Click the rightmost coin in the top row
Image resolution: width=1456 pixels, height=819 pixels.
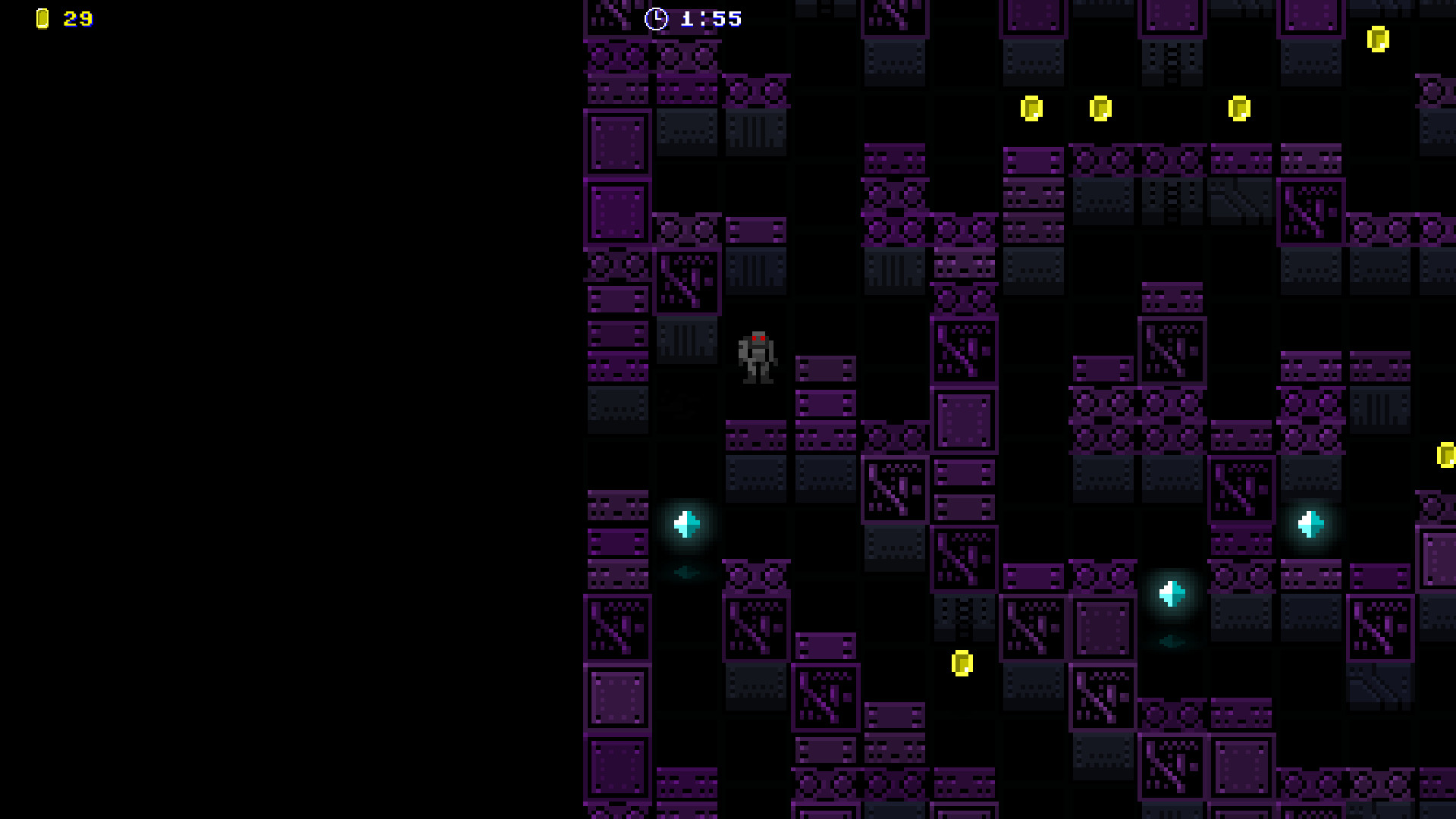[x=1238, y=108]
